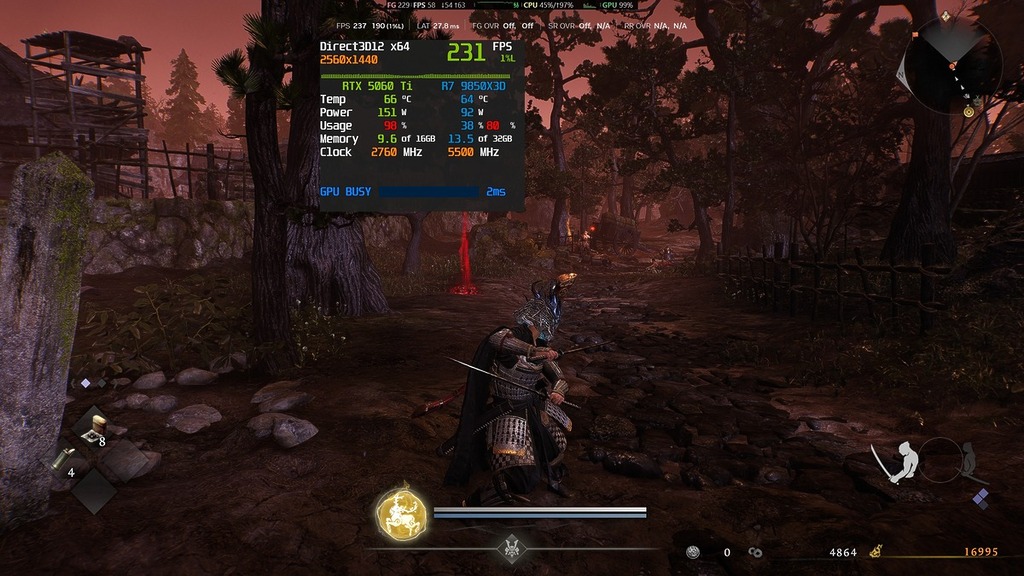Activate the golden deer guardian spirit emblem
The width and height of the screenshot is (1024, 576).
(400, 515)
